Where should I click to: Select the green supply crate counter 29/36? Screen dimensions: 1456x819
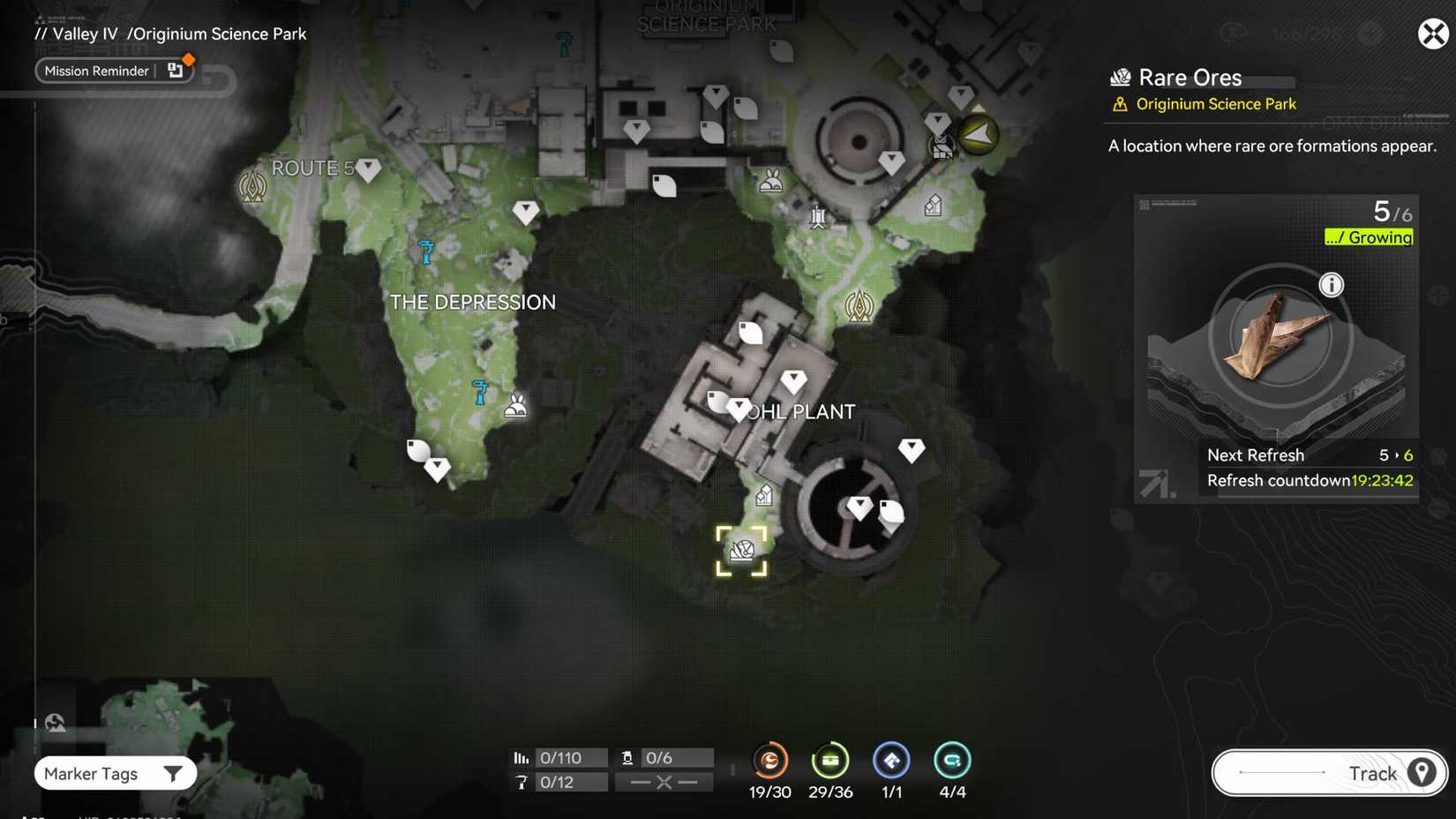830,761
